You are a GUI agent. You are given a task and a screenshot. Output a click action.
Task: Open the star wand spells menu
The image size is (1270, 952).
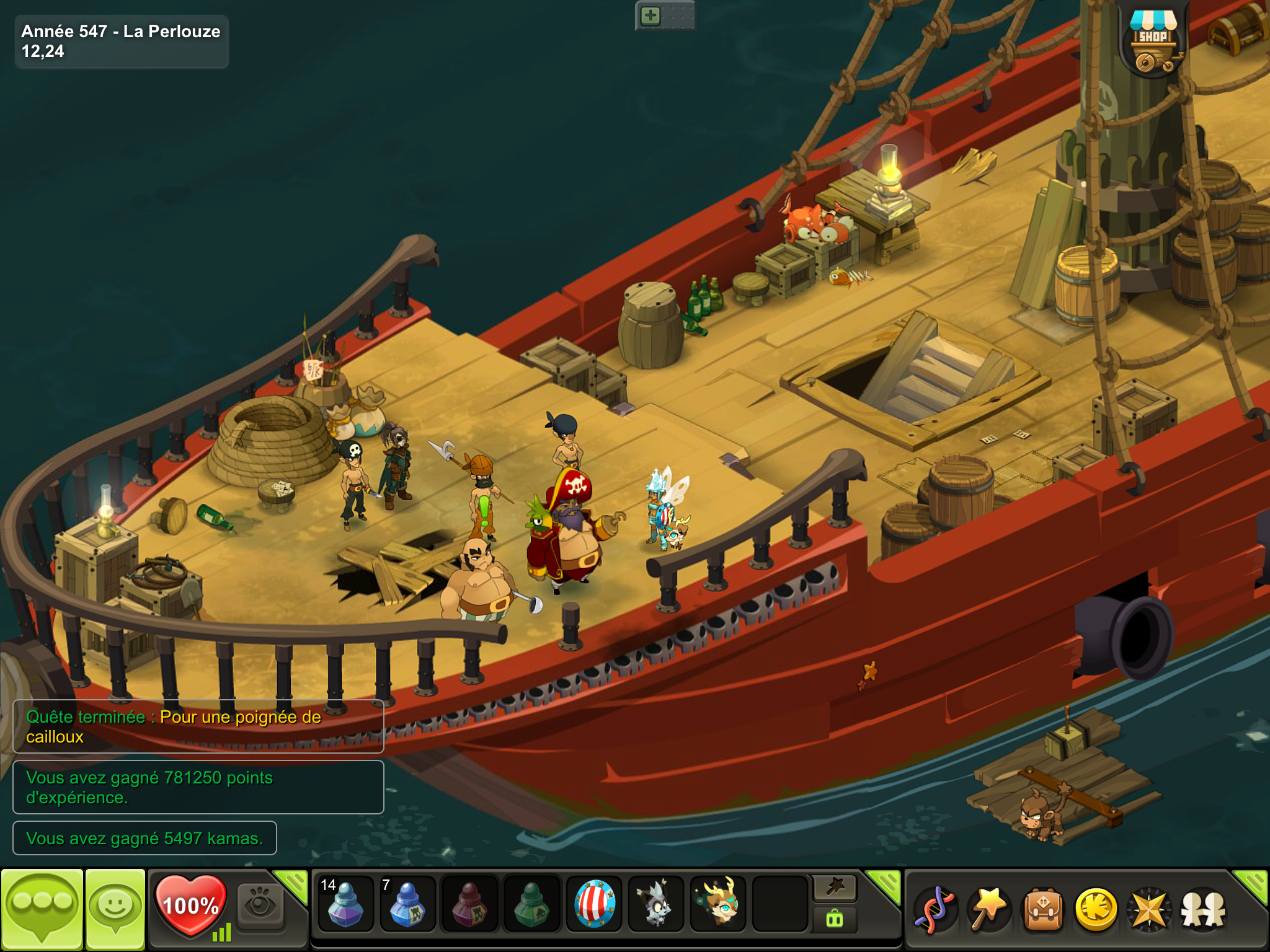(988, 910)
